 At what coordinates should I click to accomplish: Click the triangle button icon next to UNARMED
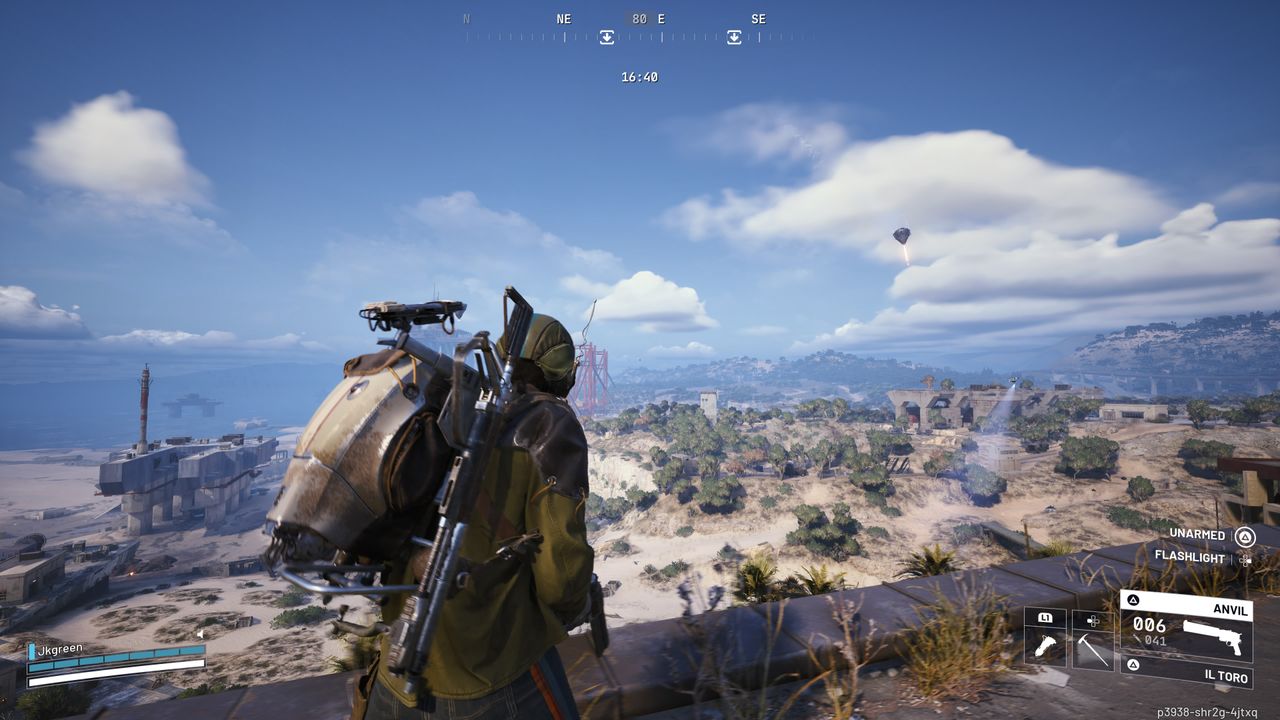click(1246, 538)
